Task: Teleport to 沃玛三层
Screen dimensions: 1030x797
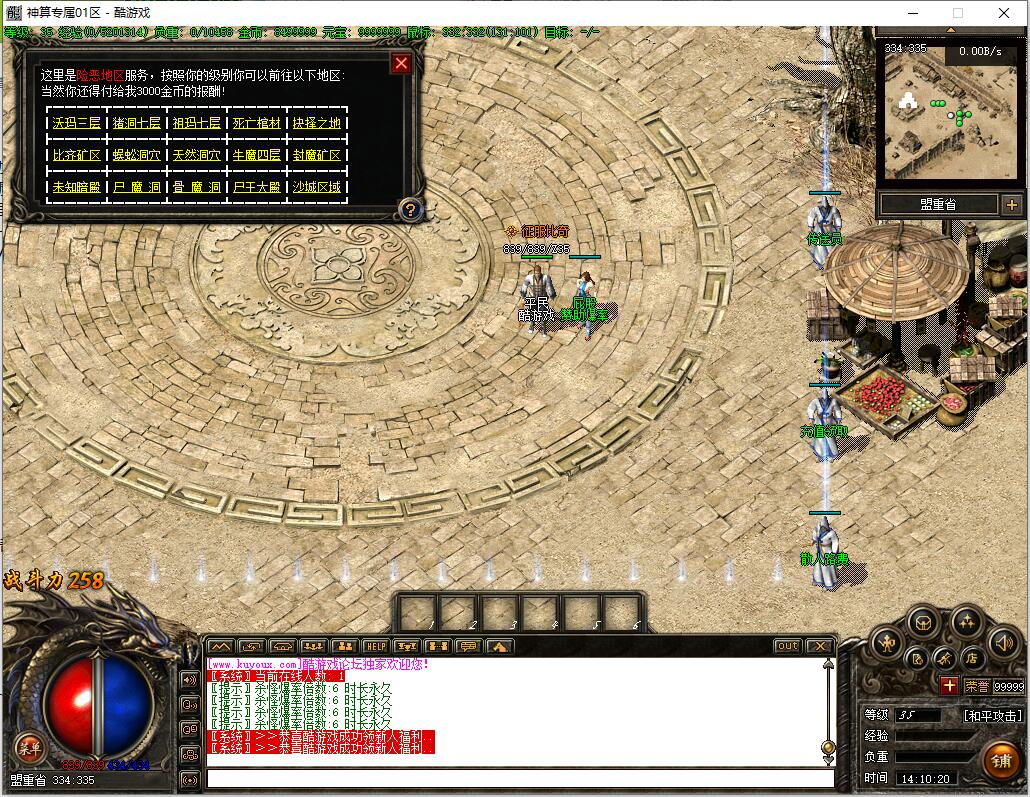Action: 77,123
